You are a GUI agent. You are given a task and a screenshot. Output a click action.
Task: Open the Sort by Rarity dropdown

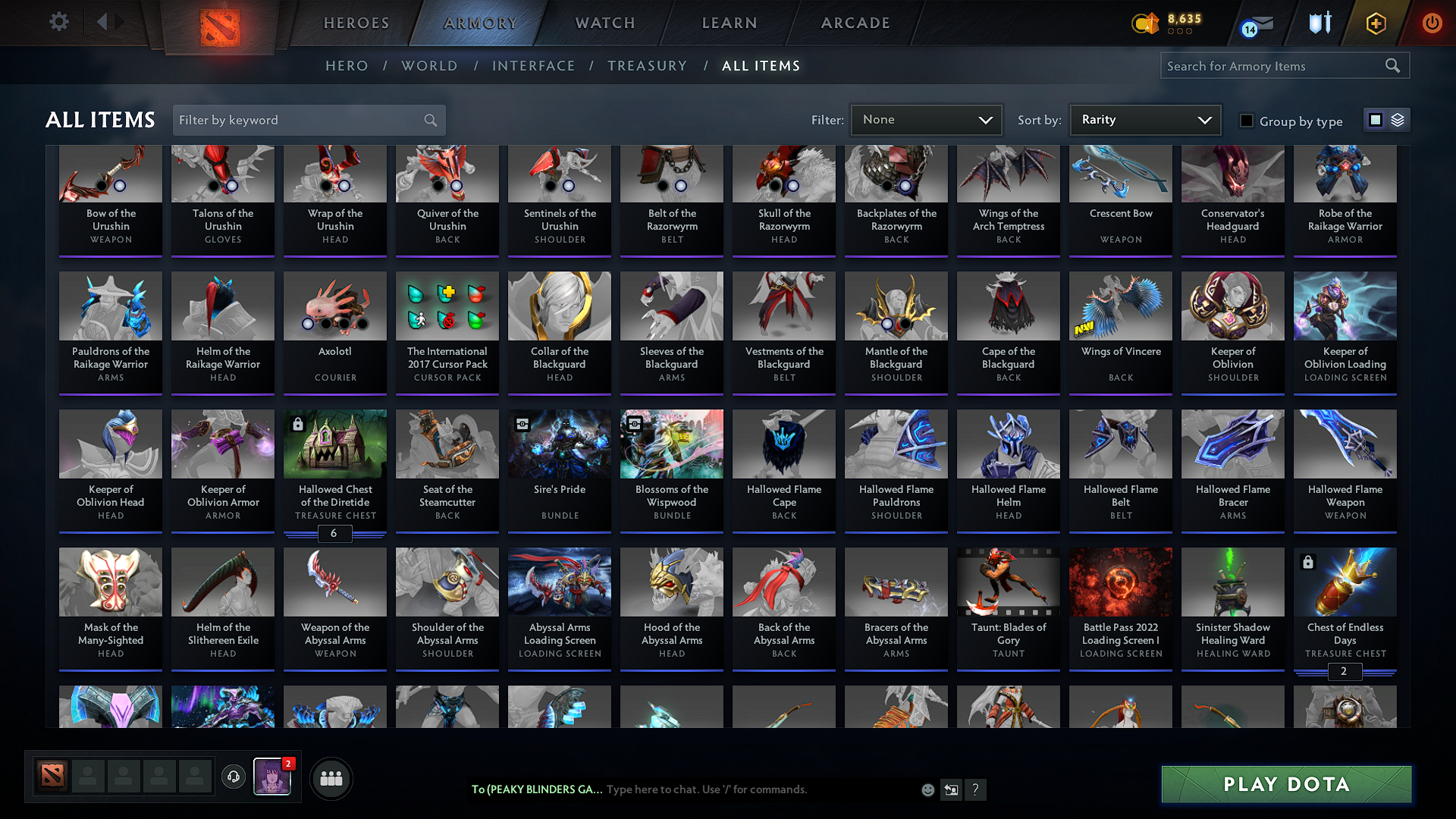pyautogui.click(x=1144, y=119)
